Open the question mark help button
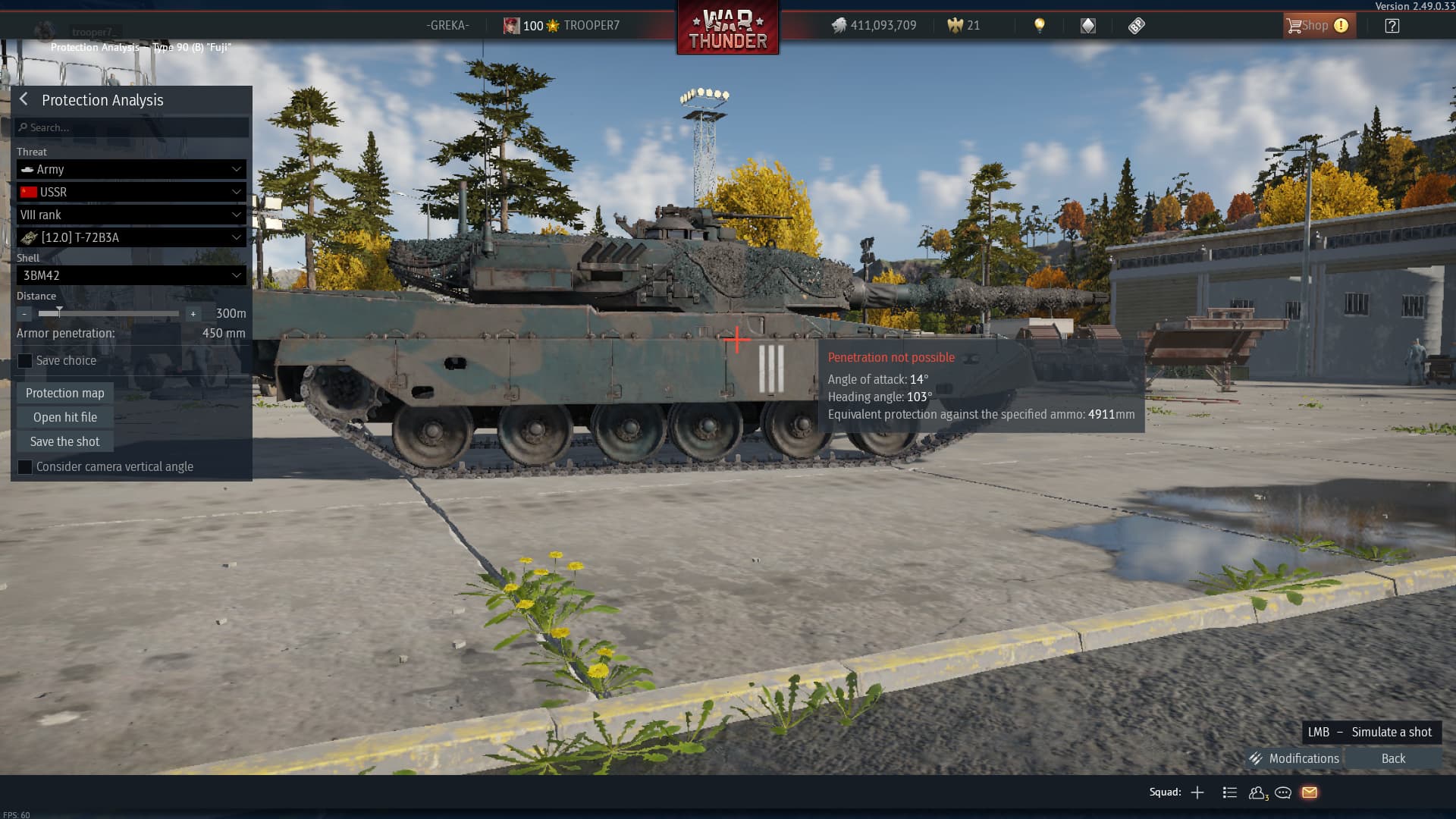The width and height of the screenshot is (1456, 819). point(1392,26)
